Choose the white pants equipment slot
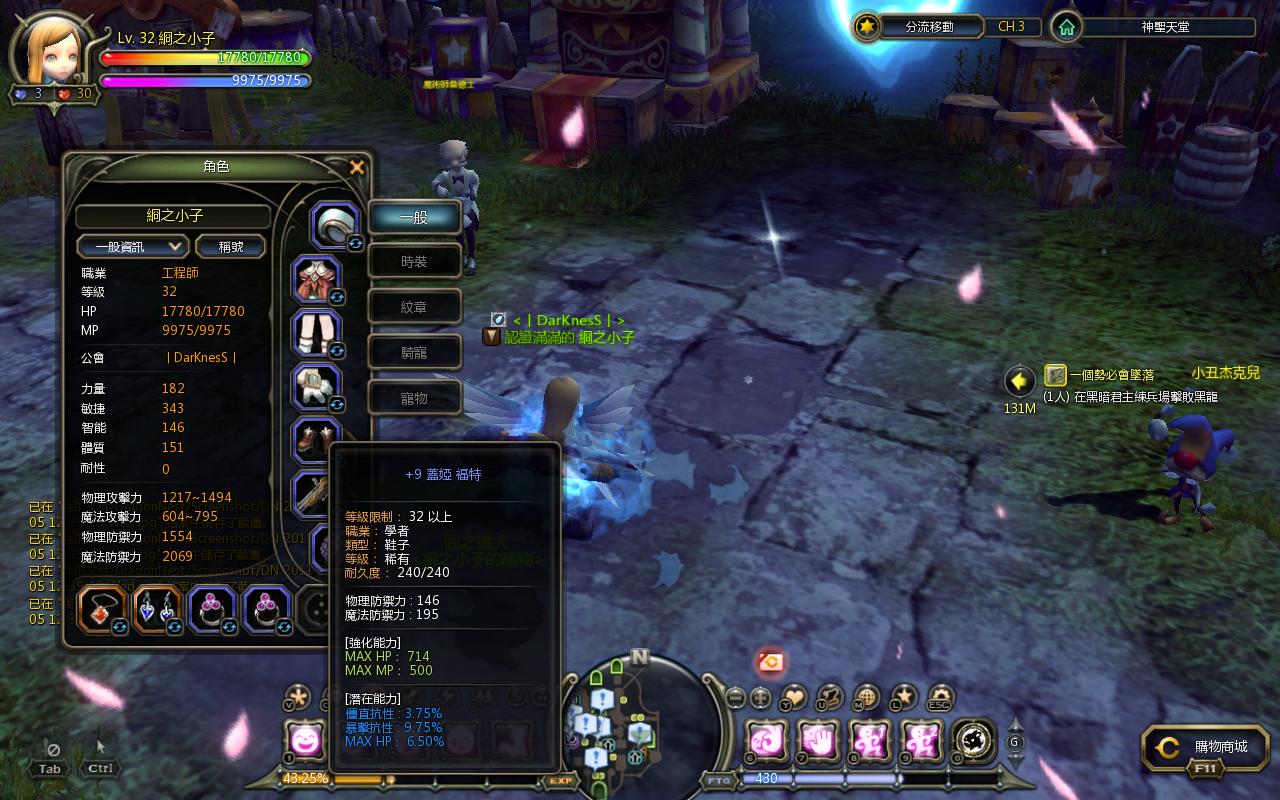This screenshot has width=1280, height=800. [317, 333]
